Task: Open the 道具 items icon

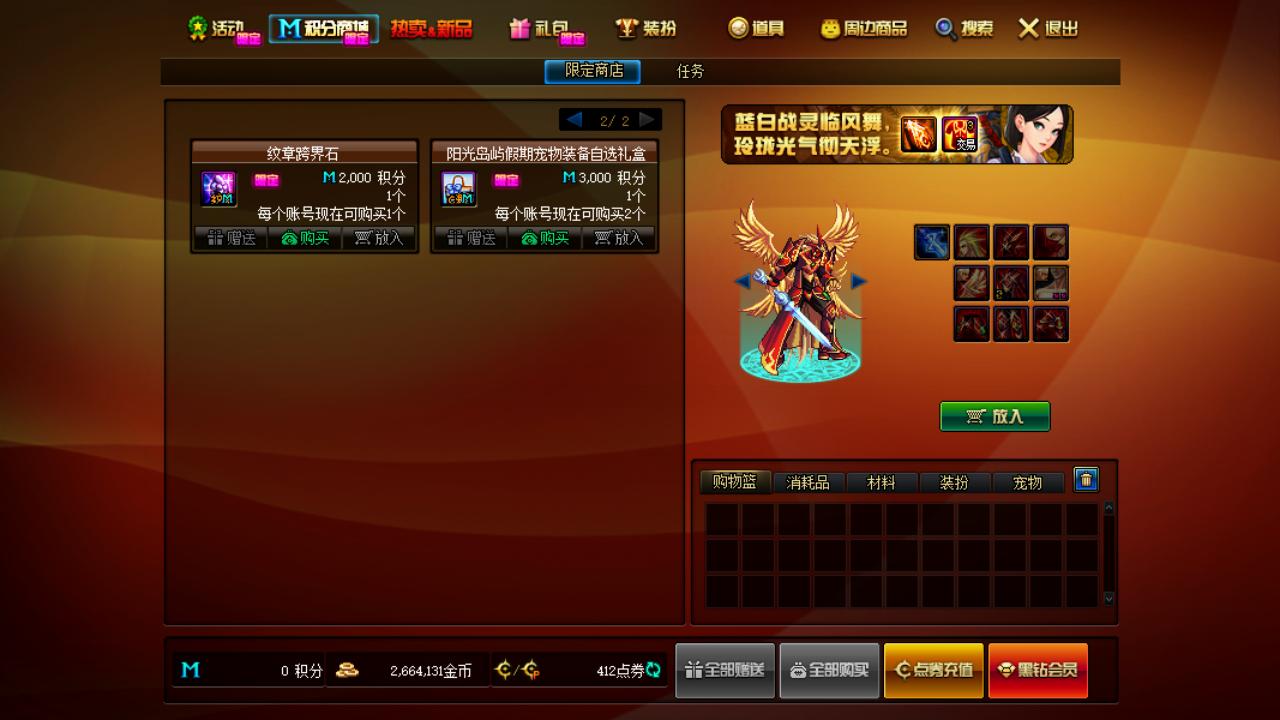Action: pyautogui.click(x=737, y=29)
